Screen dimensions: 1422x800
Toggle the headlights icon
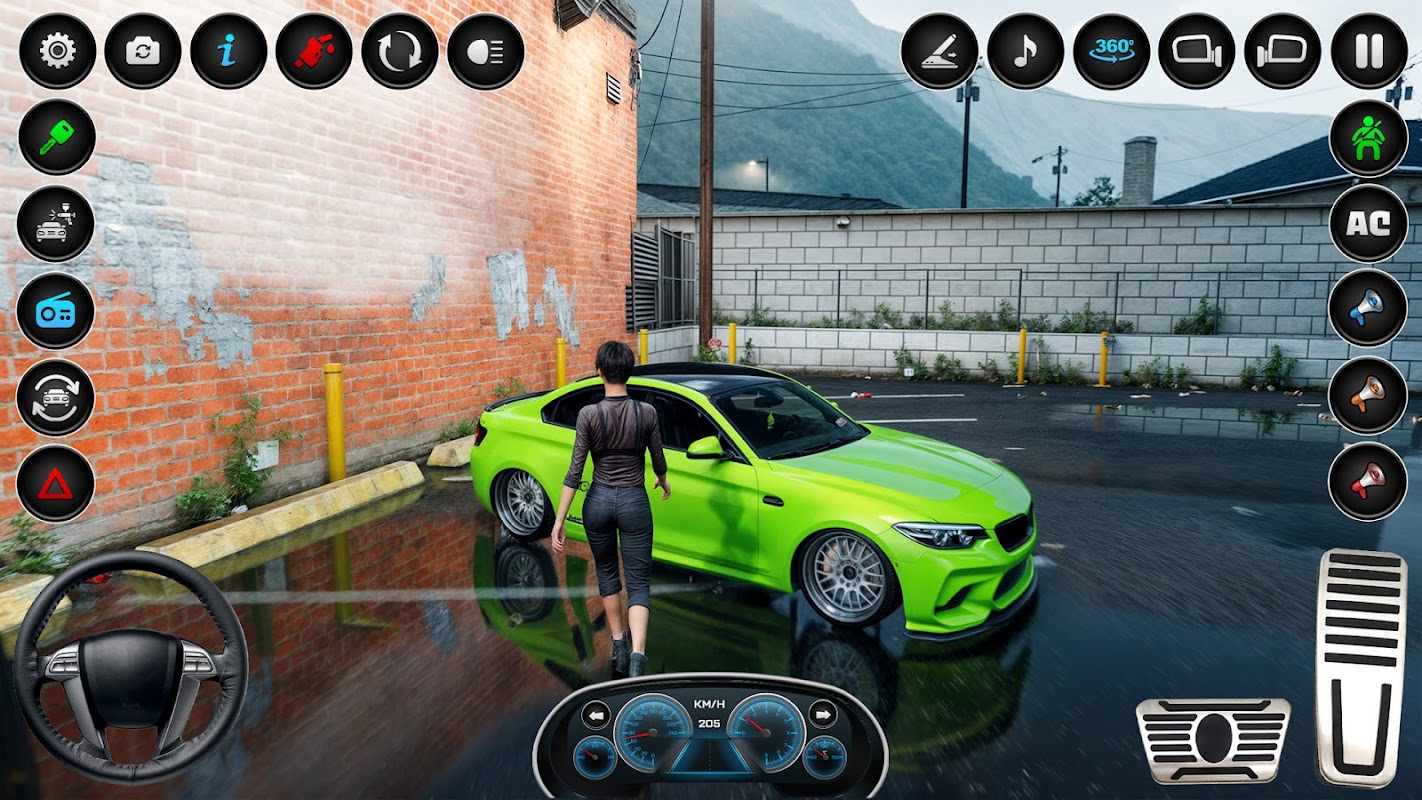pyautogui.click(x=485, y=51)
